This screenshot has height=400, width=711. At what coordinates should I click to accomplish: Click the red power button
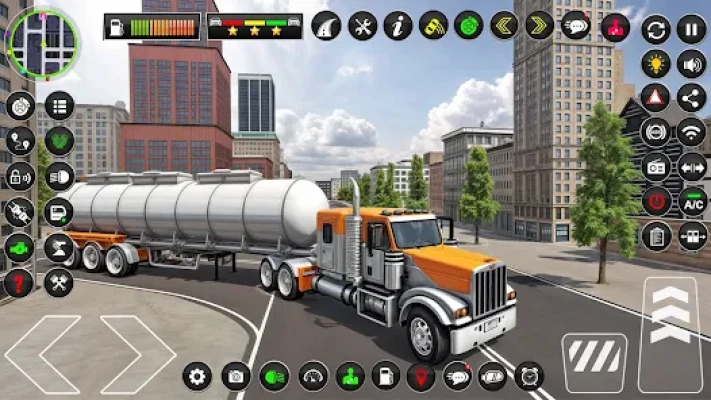[655, 201]
